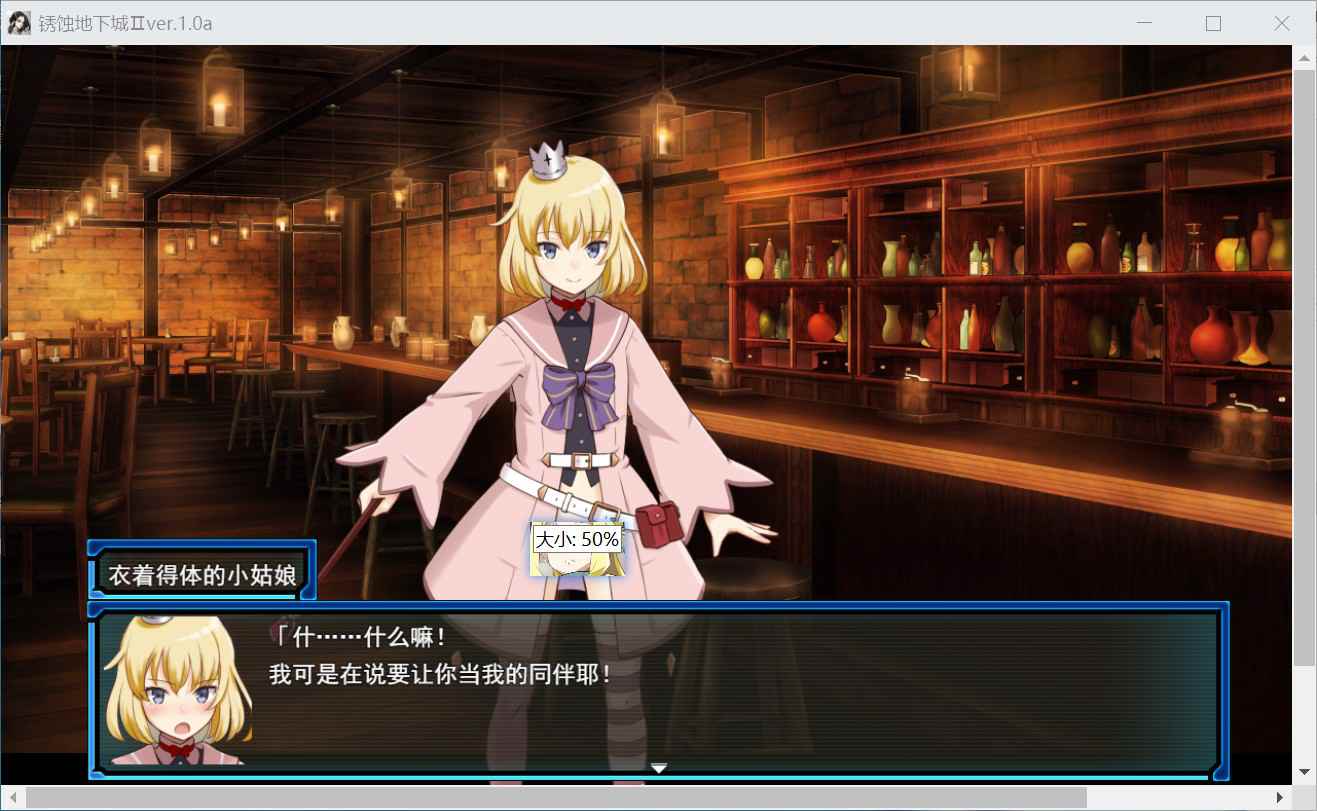The image size is (1317, 811).
Task: Advance dialogue with the white arrow indicator
Action: 659,768
